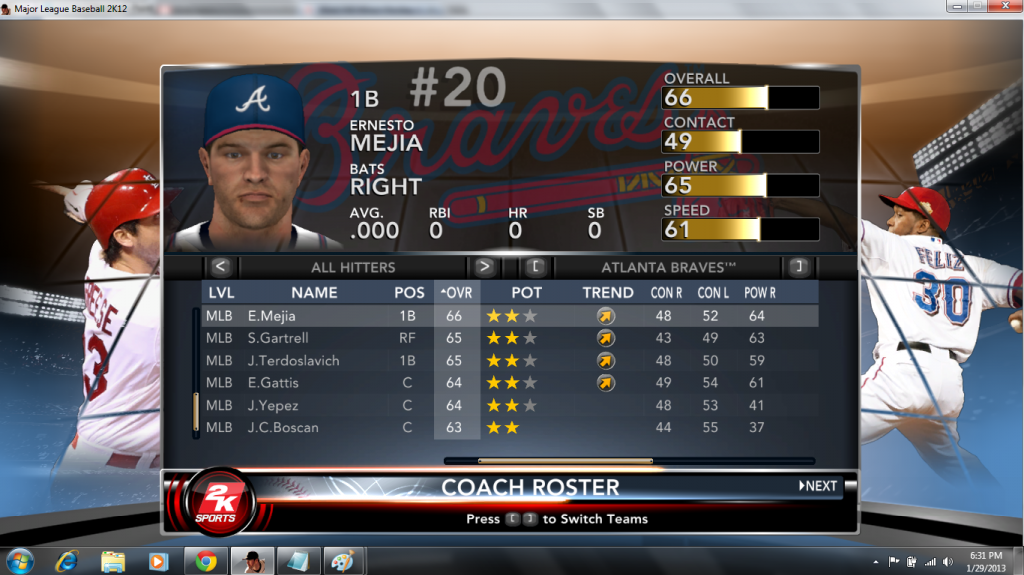Sort the roster by NAME column
Screen dimensions: 1024x575
314,293
